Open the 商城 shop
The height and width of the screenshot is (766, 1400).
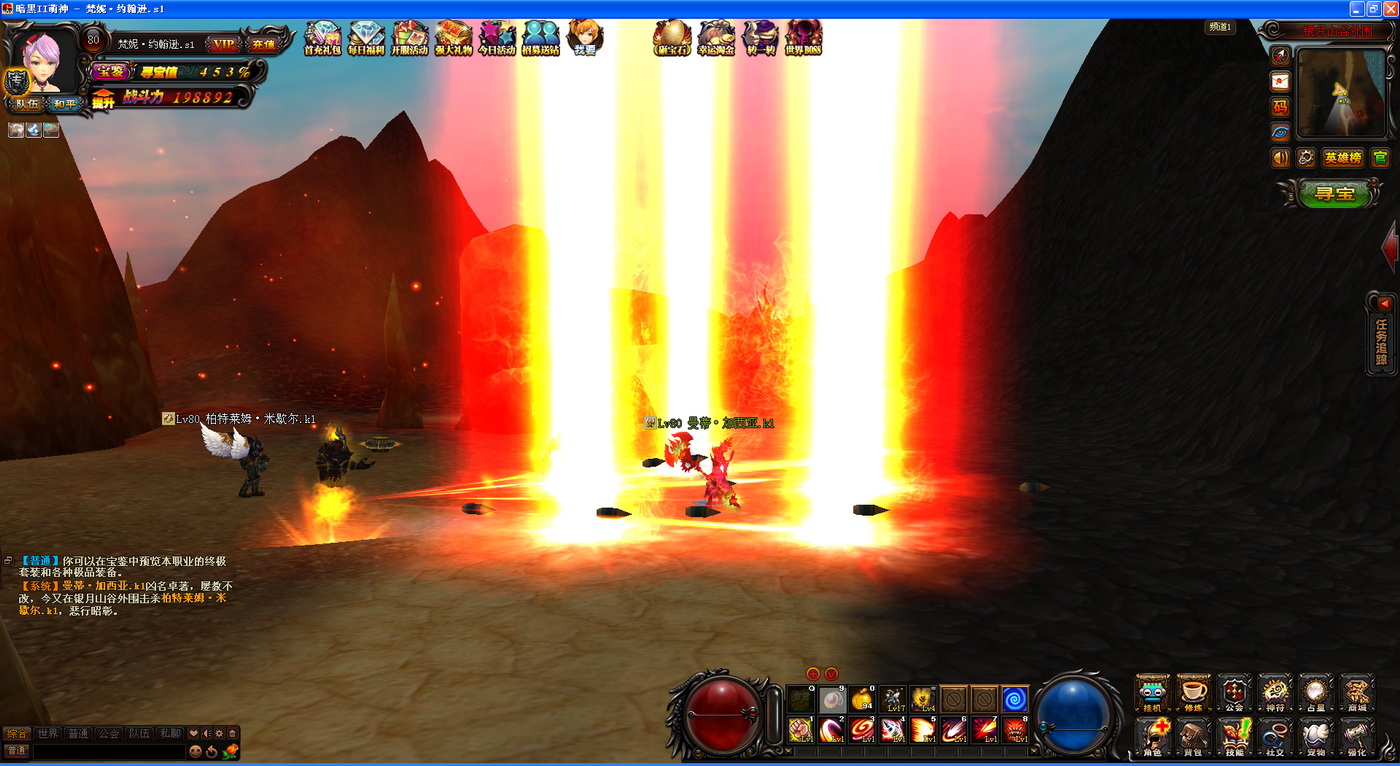pos(1357,693)
